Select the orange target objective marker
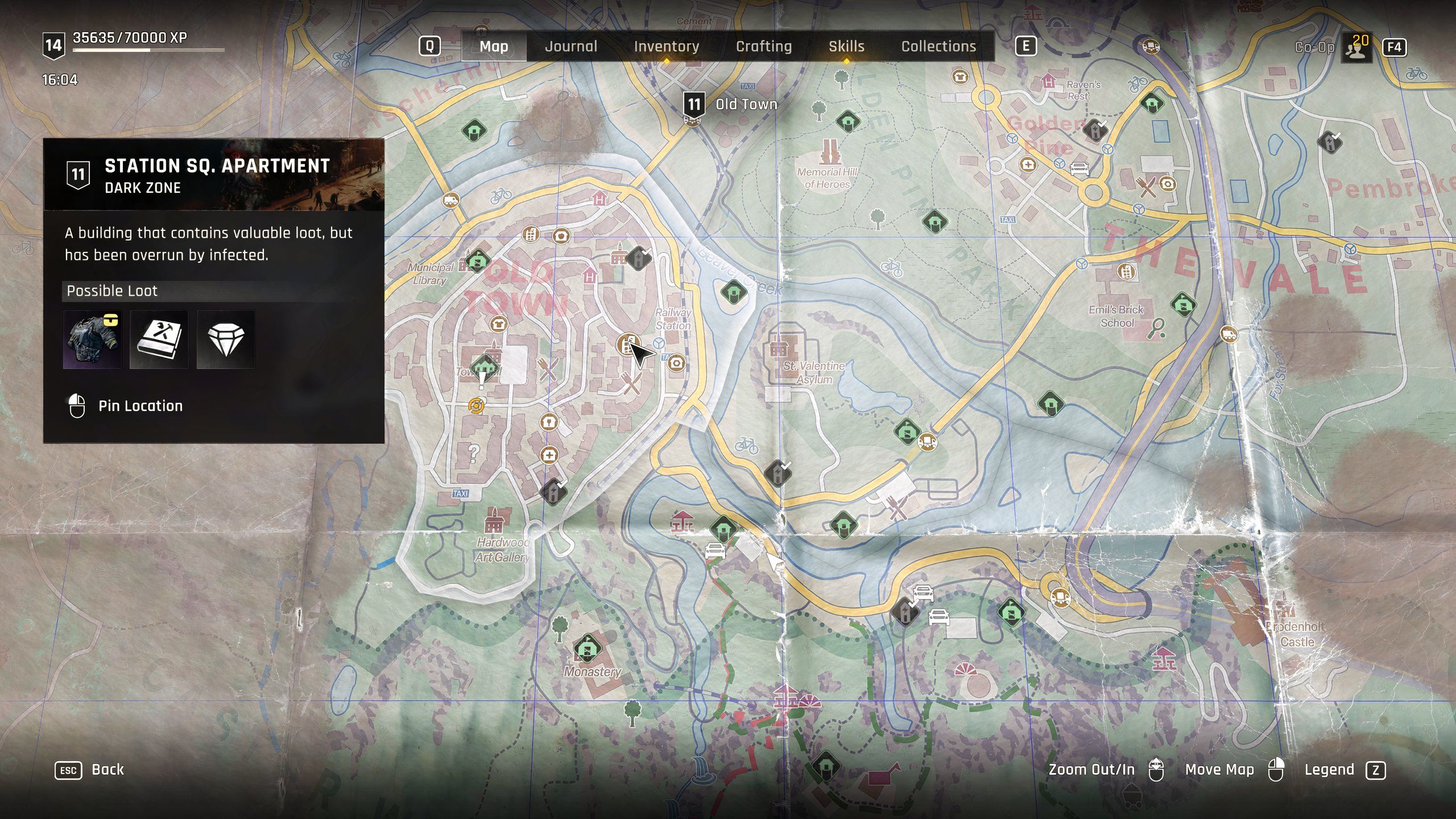Viewport: 1456px width, 819px height. [477, 406]
